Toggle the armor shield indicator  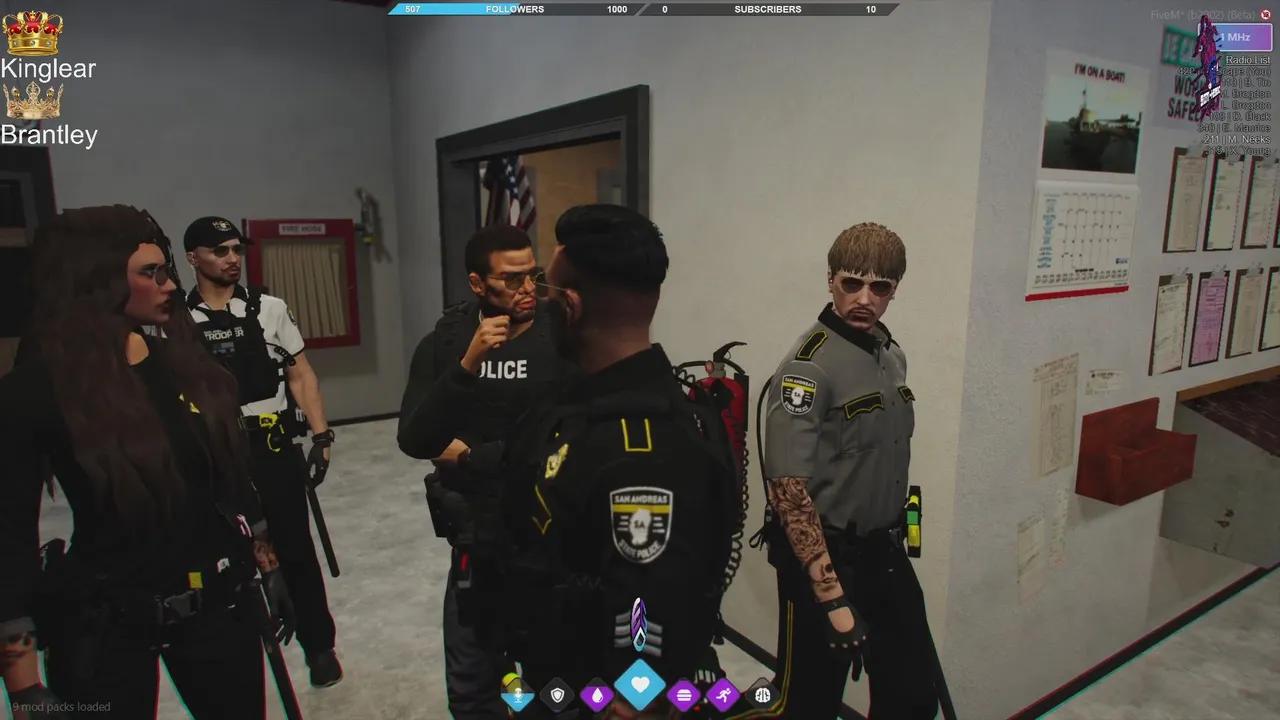coord(557,694)
